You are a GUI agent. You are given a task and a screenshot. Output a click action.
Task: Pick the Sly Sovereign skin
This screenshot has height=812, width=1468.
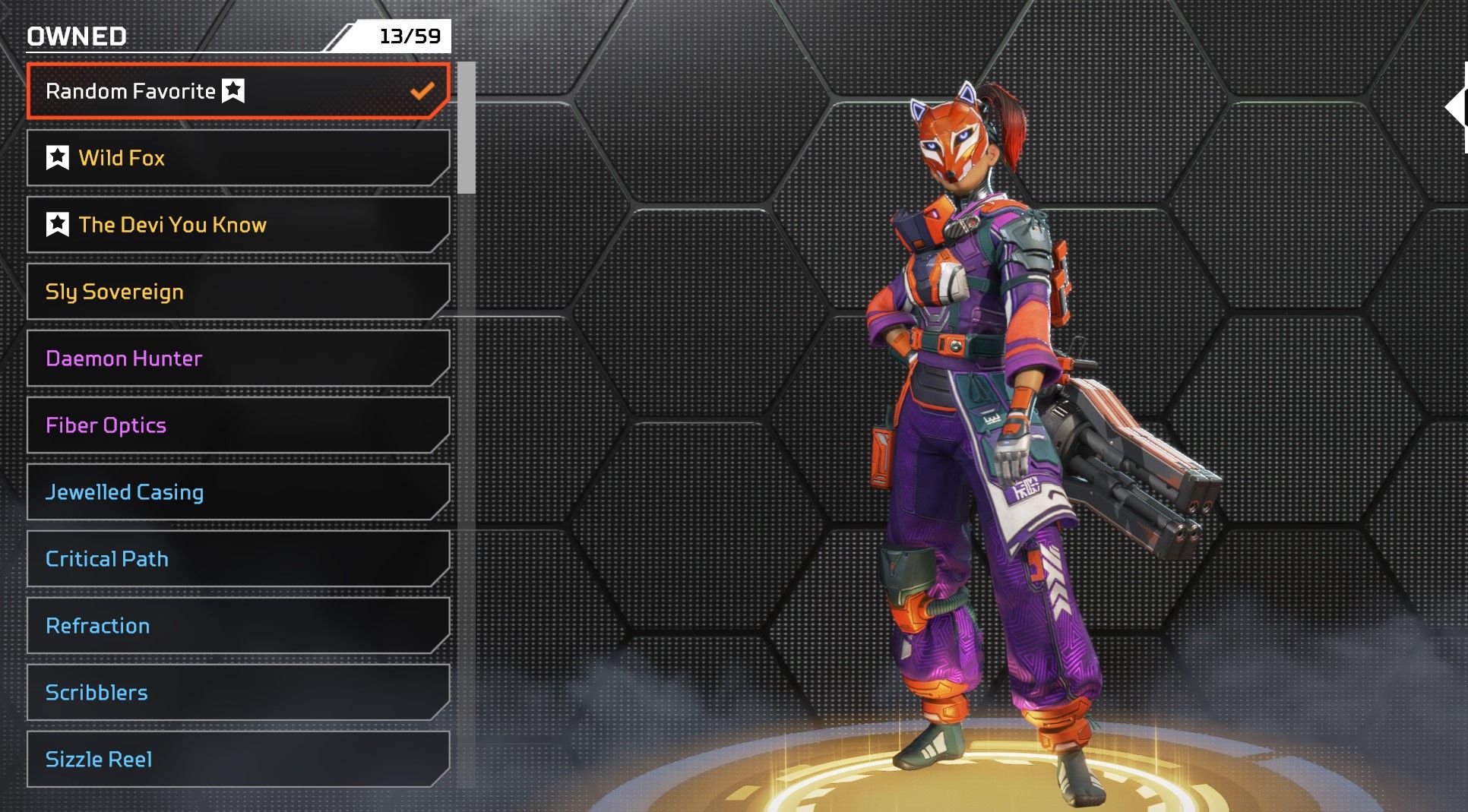coord(237,292)
